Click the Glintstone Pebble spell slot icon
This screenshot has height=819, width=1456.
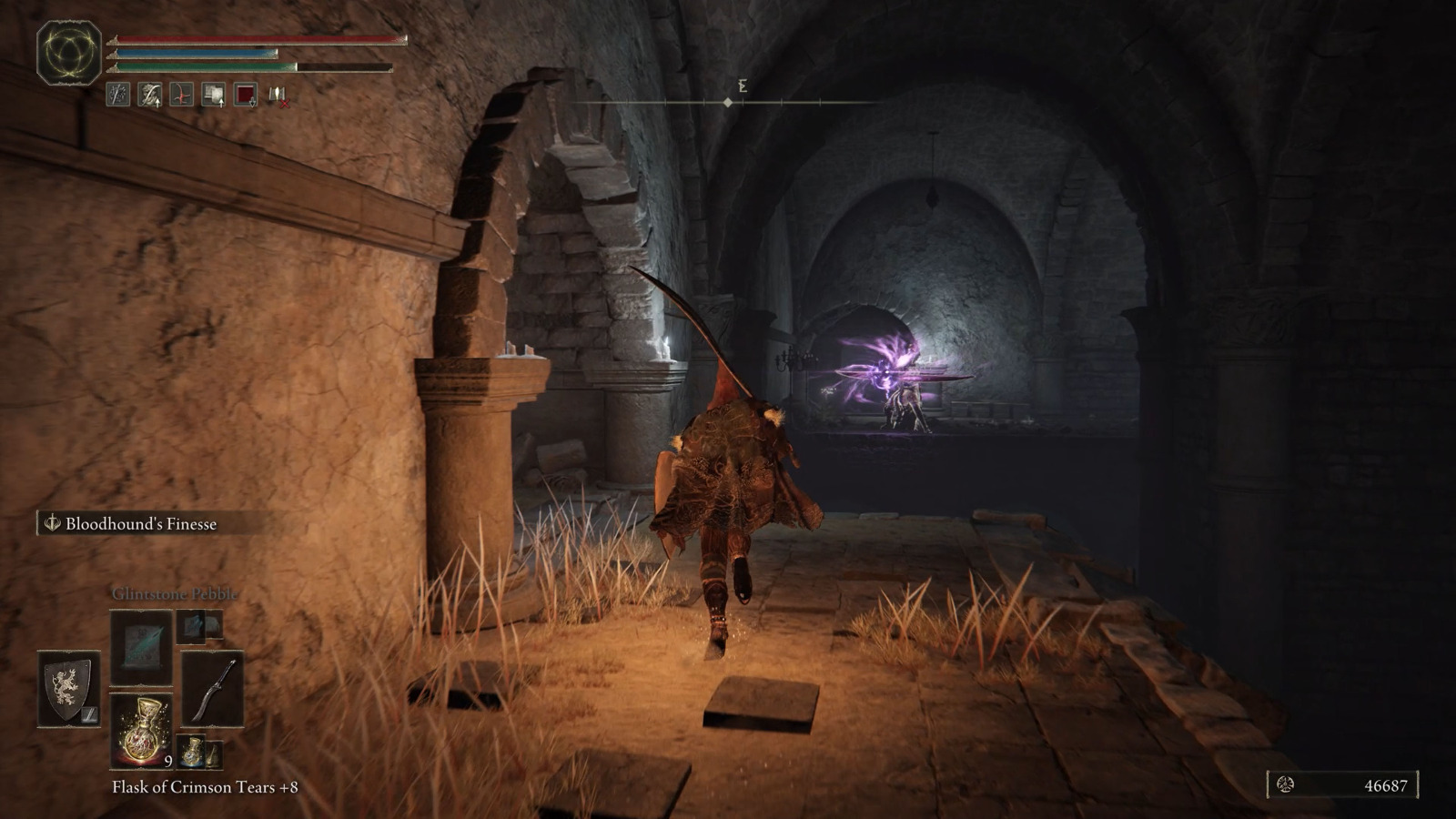point(139,649)
